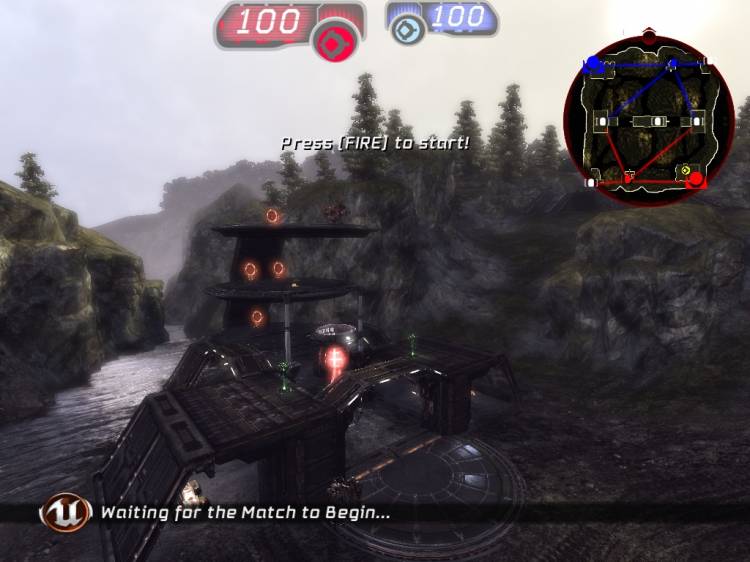
Task: Click the yellow player marker on minimap
Action: [x=685, y=171]
